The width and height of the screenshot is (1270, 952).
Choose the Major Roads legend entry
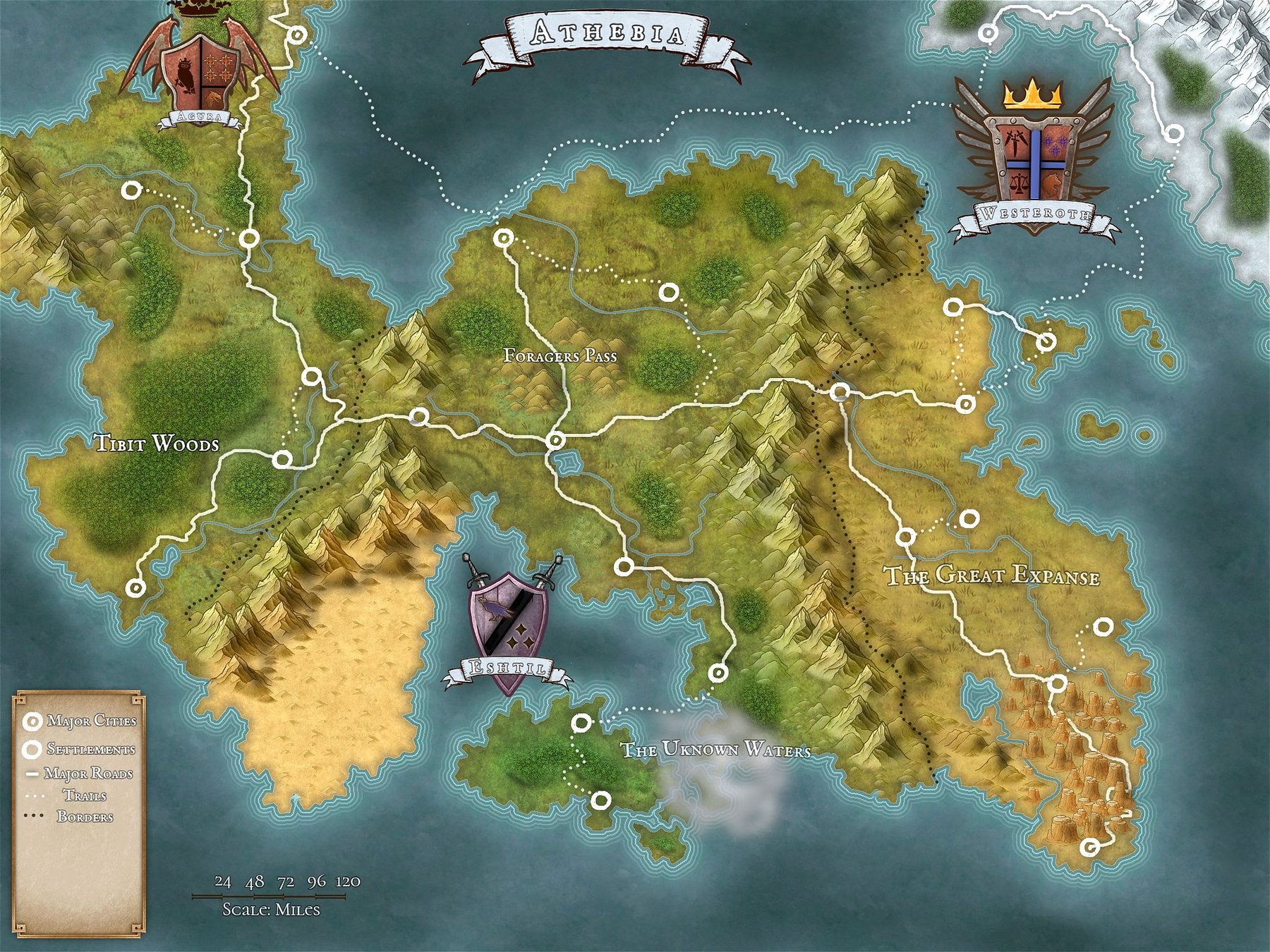coord(79,774)
